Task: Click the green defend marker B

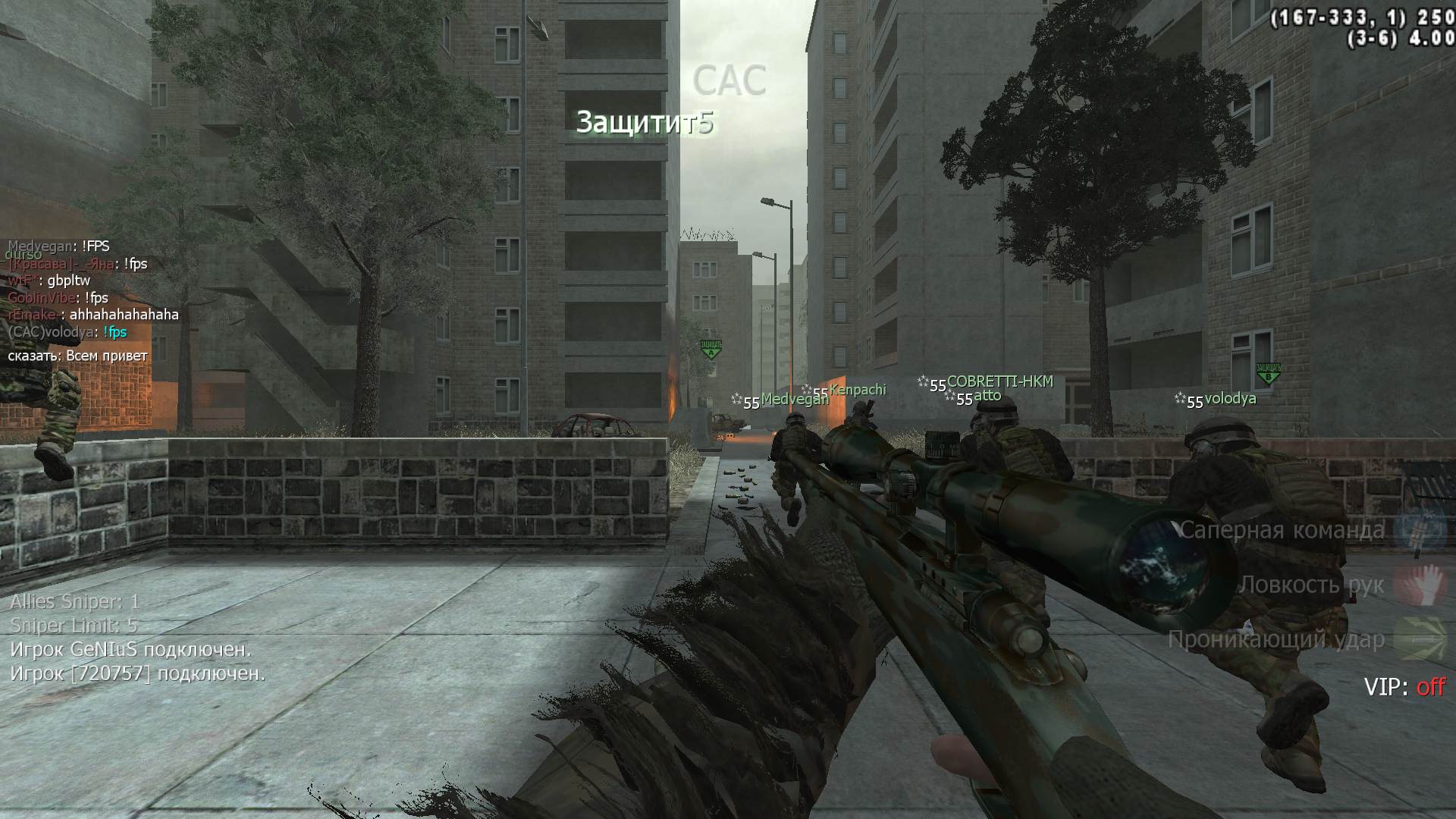Action: [x=1268, y=373]
